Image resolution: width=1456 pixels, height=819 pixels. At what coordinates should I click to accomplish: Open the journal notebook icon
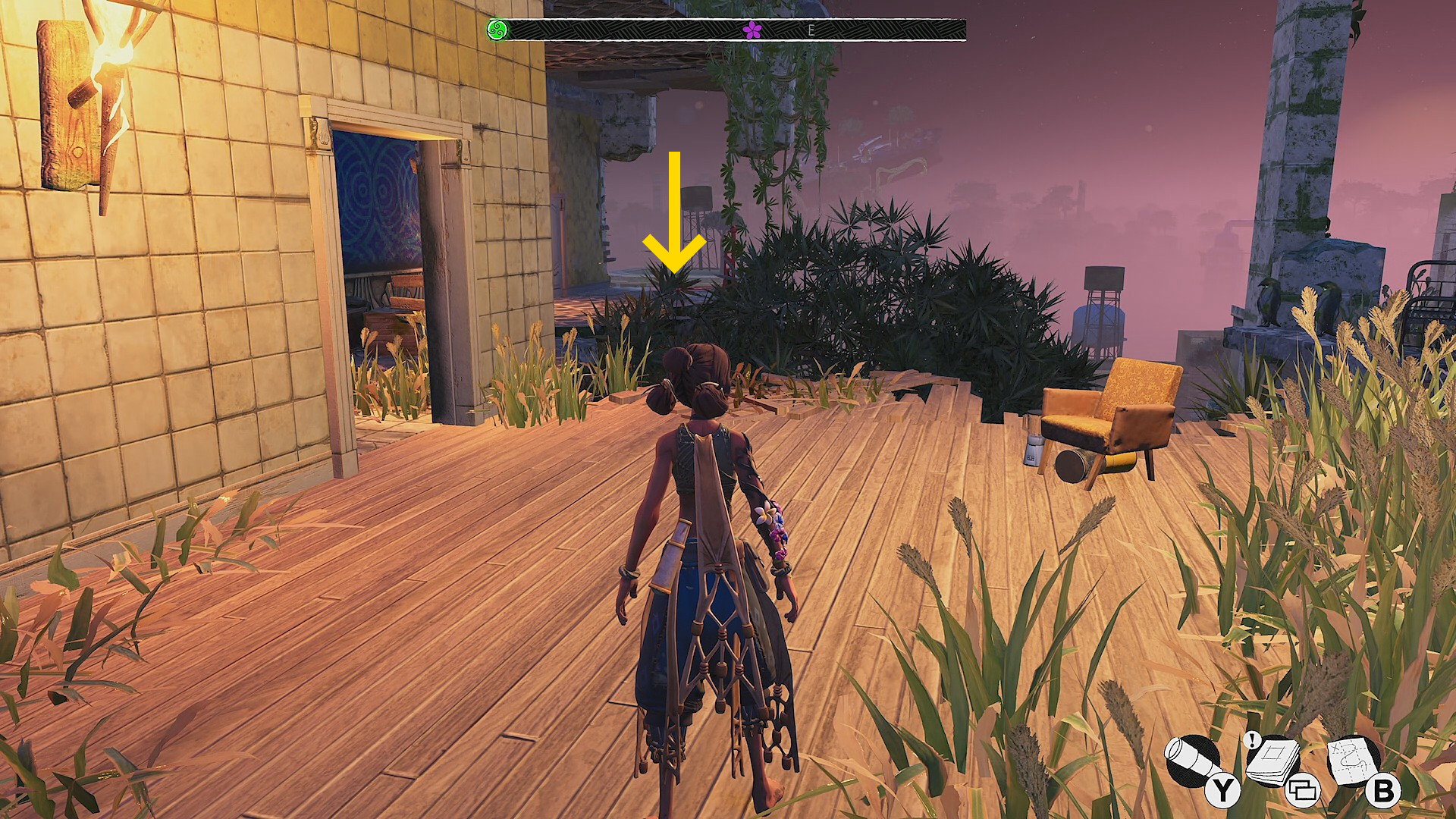(1273, 761)
